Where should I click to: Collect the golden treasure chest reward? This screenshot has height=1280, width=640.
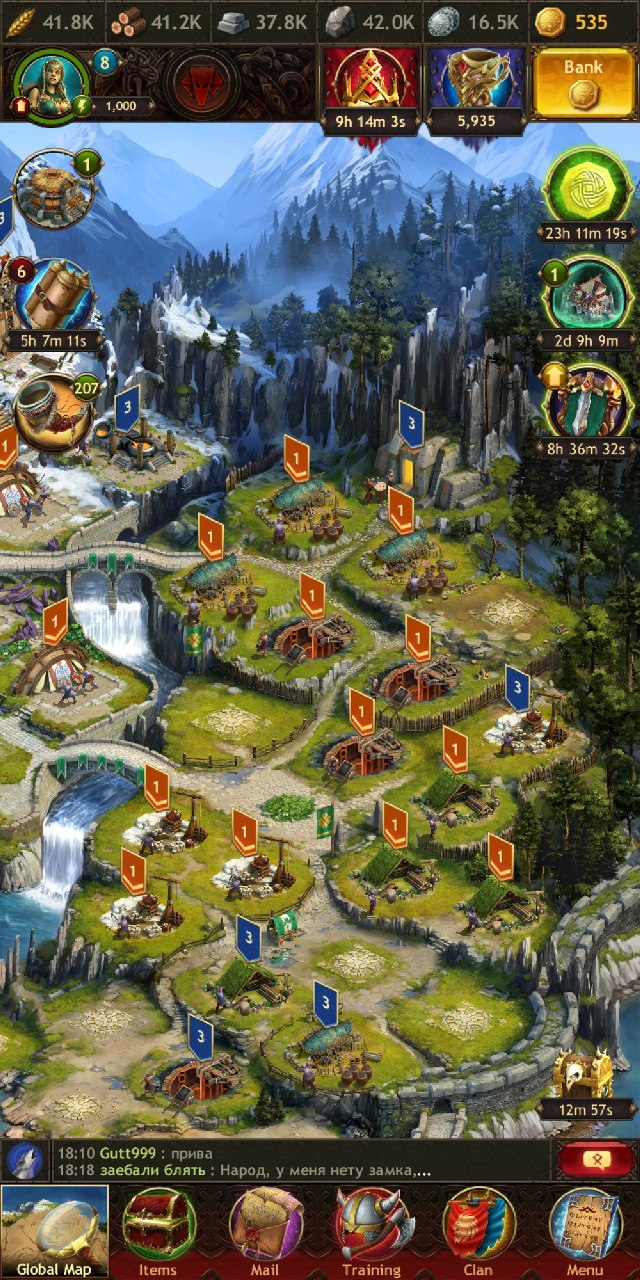pos(583,1076)
